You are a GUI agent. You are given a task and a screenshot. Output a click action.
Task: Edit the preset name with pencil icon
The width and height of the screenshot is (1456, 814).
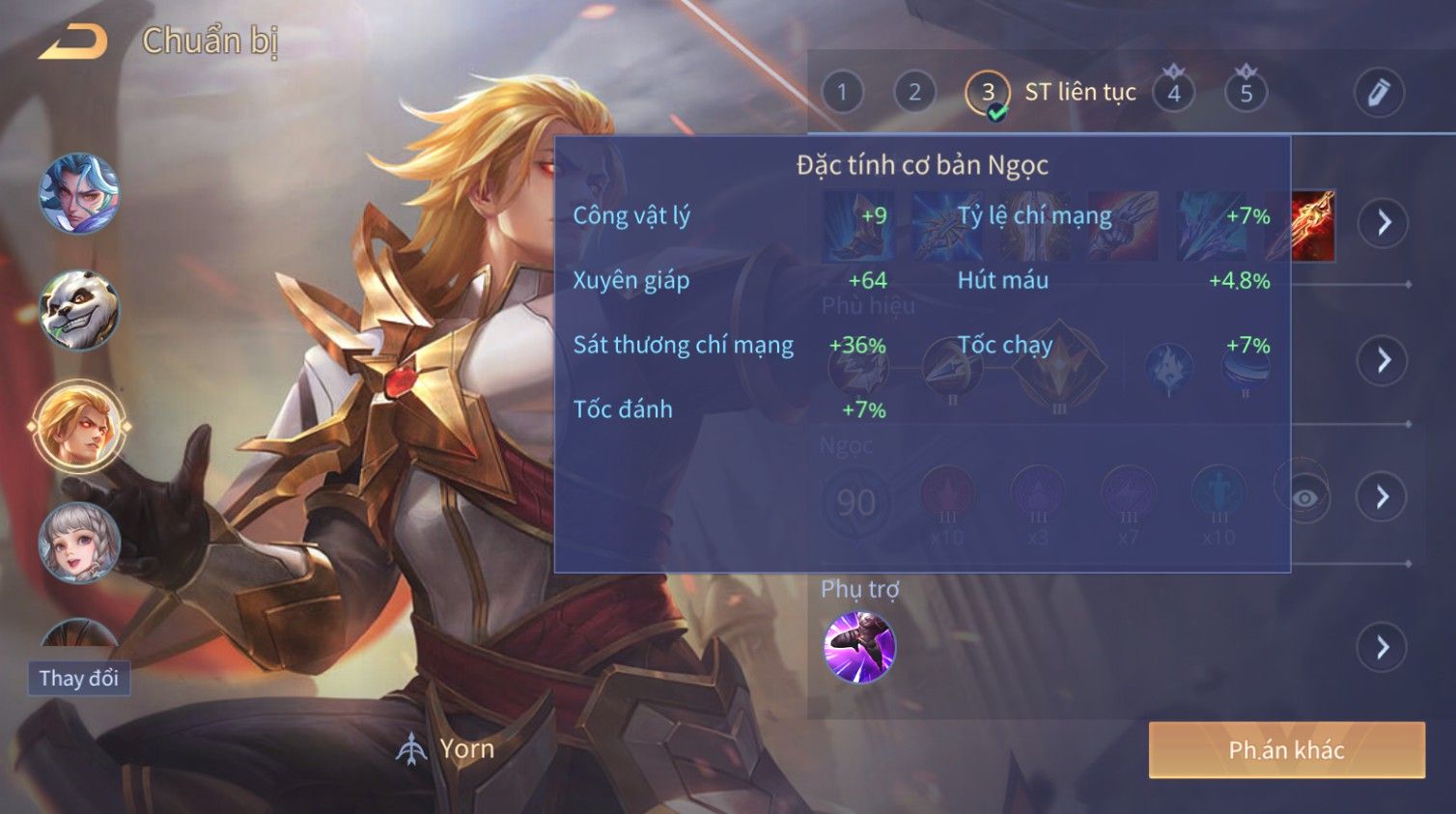[1378, 93]
